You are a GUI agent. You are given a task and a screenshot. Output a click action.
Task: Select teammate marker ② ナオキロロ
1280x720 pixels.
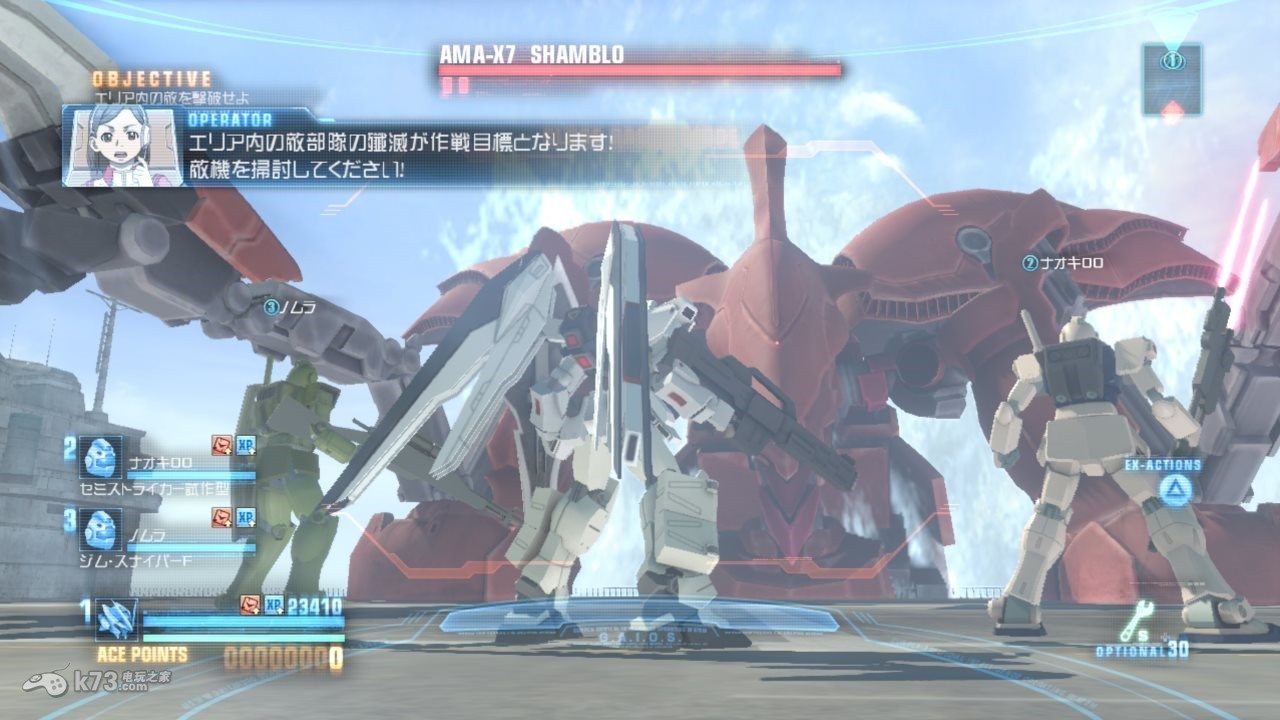tap(1062, 263)
